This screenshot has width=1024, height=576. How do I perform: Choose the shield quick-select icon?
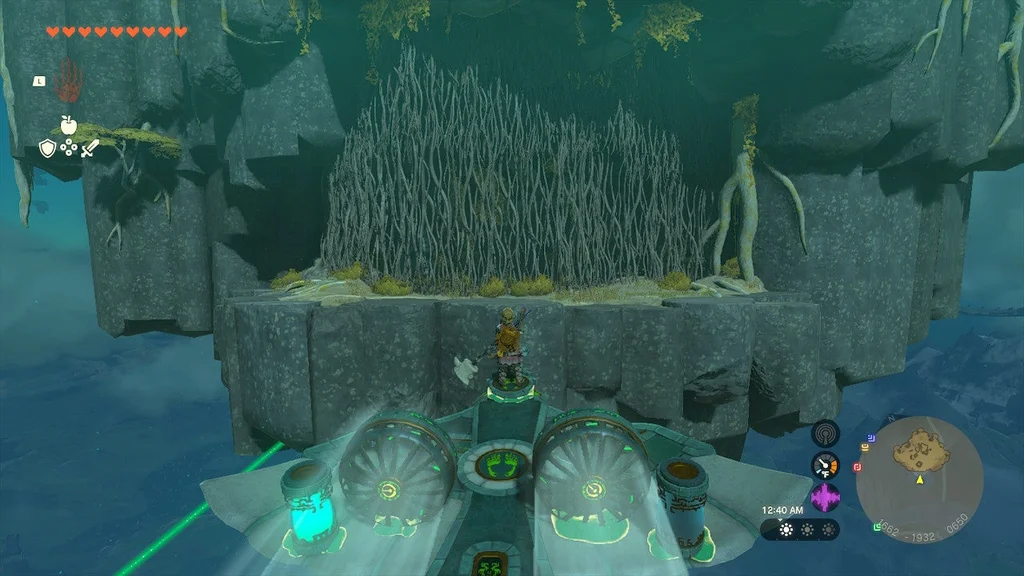click(47, 148)
